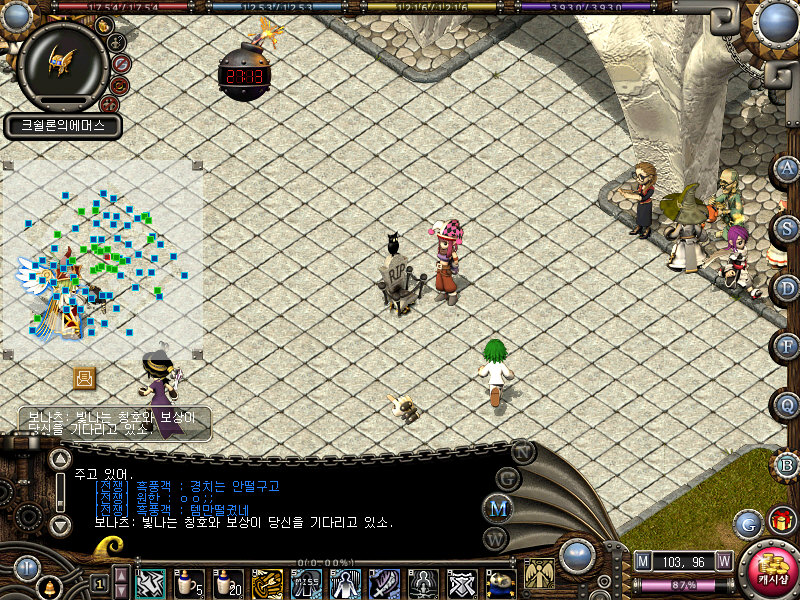Click the translucent area minimap
This screenshot has height=600, width=800.
pyautogui.click(x=103, y=258)
